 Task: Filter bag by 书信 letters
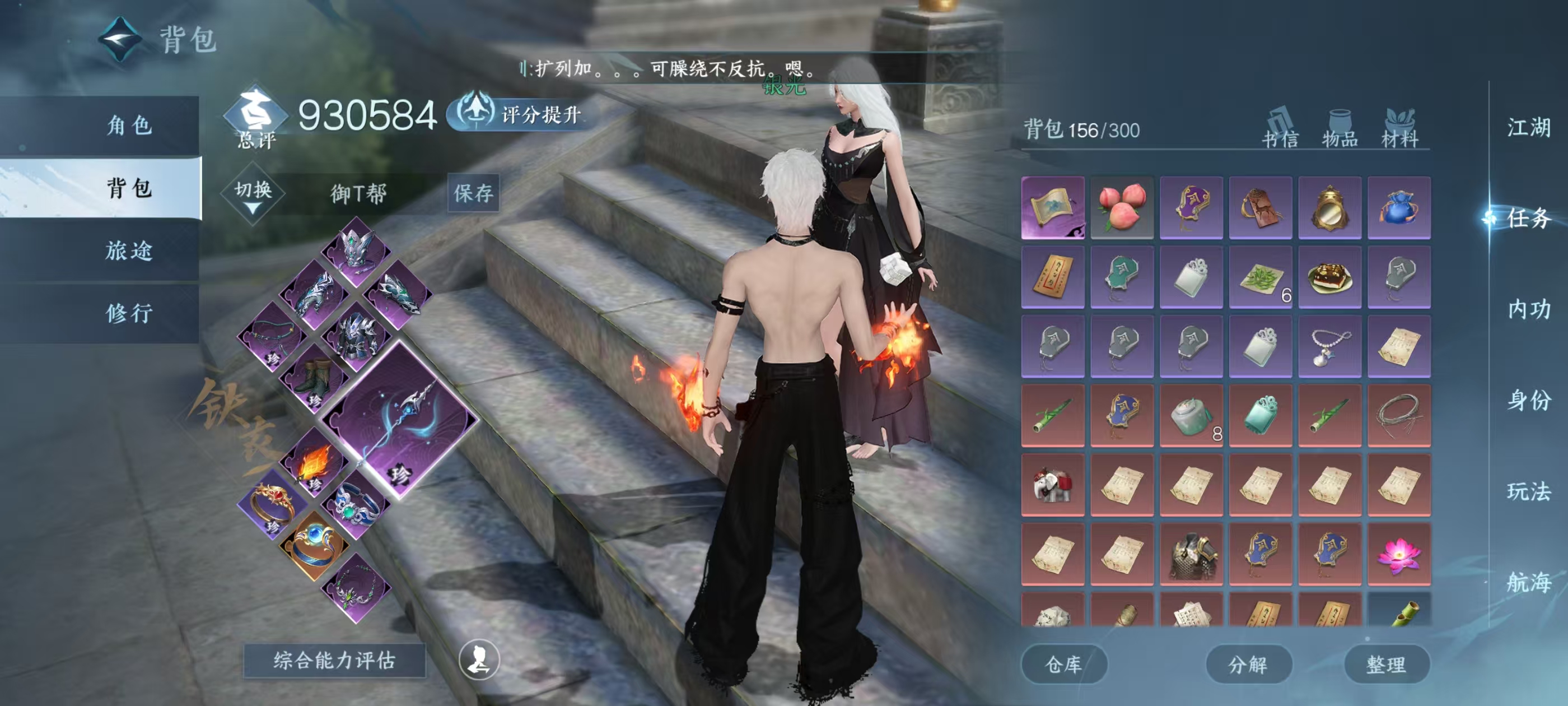coord(1280,129)
